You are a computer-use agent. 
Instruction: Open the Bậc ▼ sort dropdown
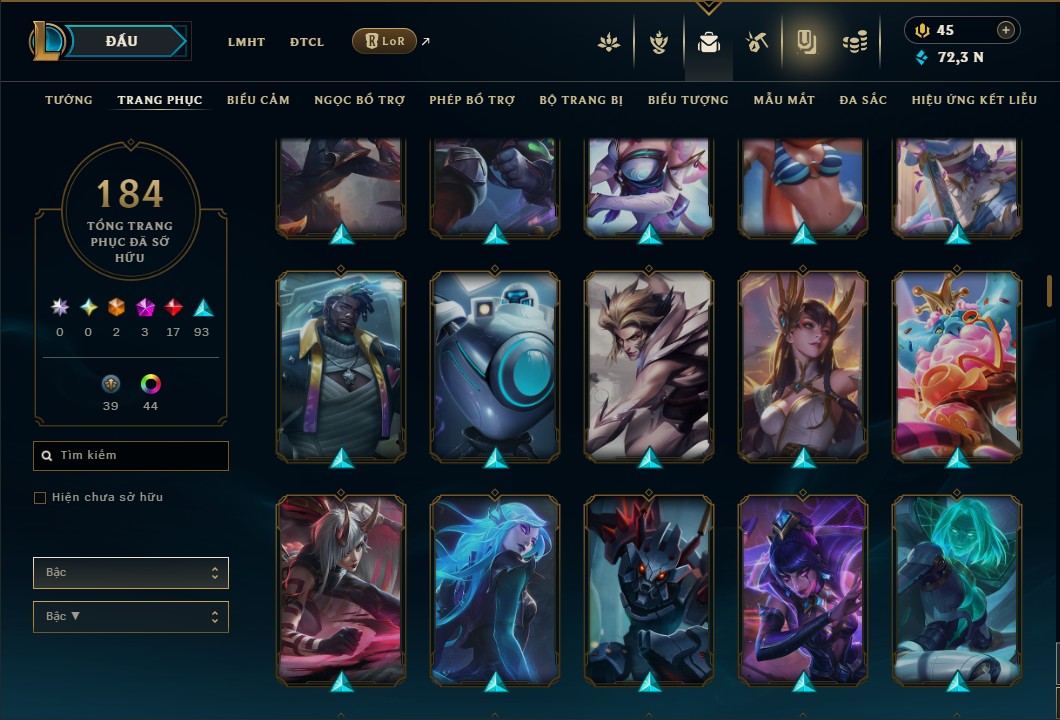pos(131,617)
